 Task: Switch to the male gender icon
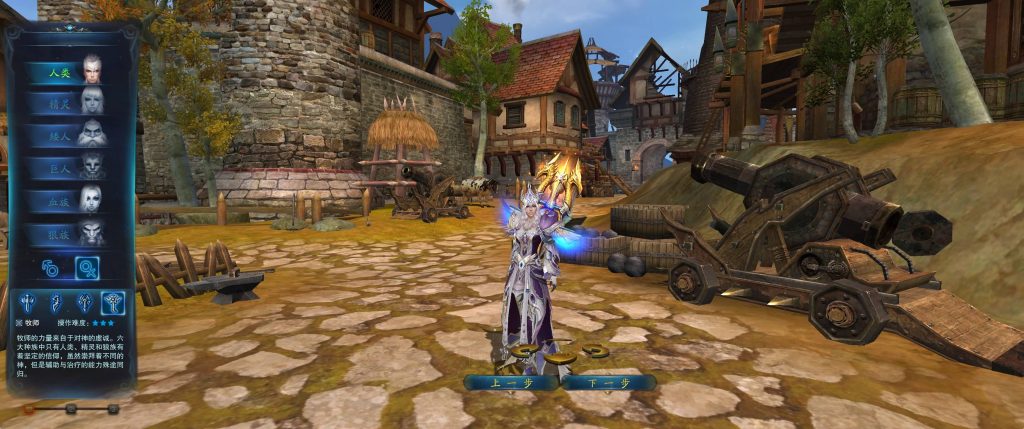(50, 267)
